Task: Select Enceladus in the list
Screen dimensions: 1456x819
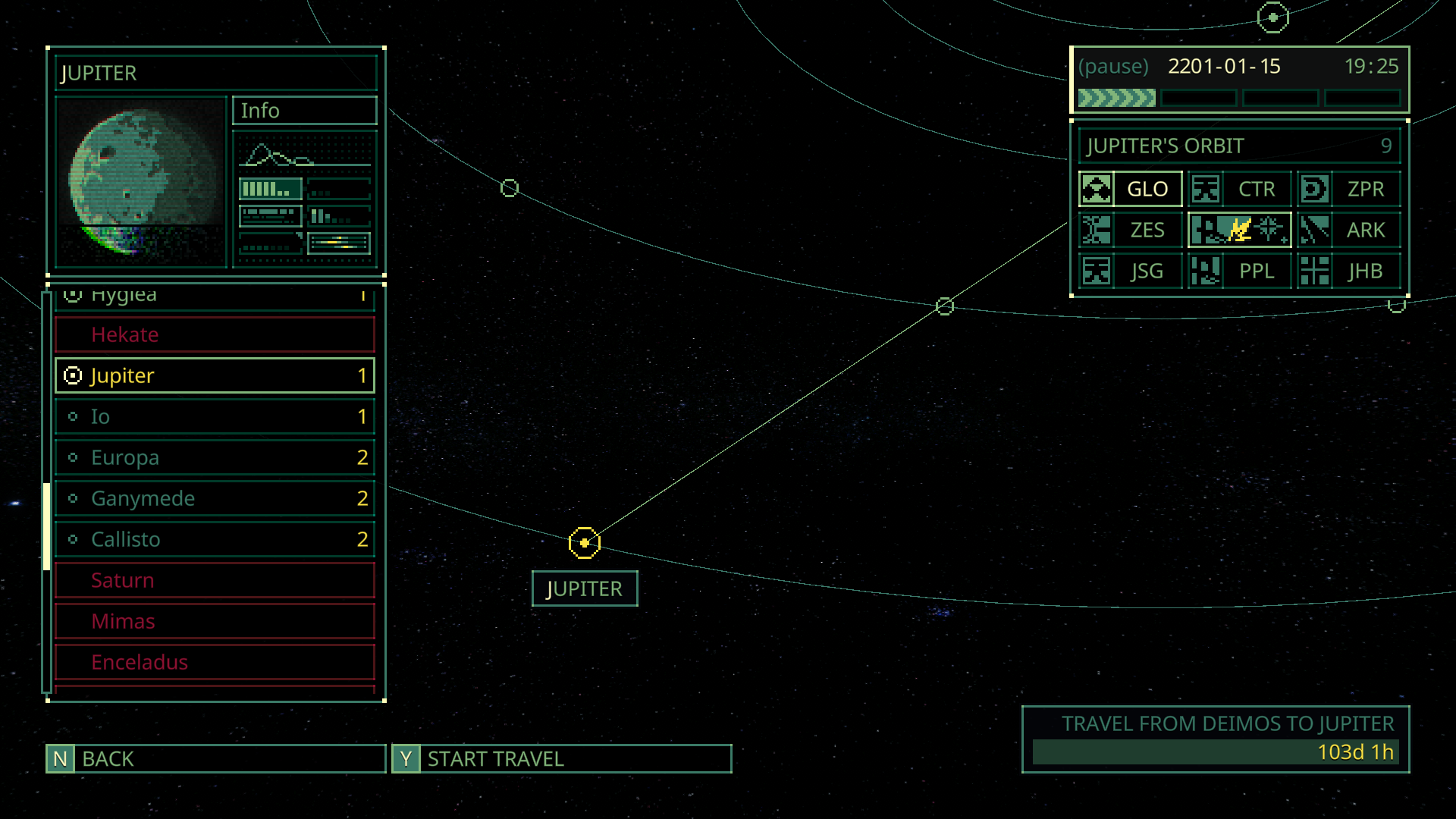Action: pyautogui.click(x=215, y=663)
